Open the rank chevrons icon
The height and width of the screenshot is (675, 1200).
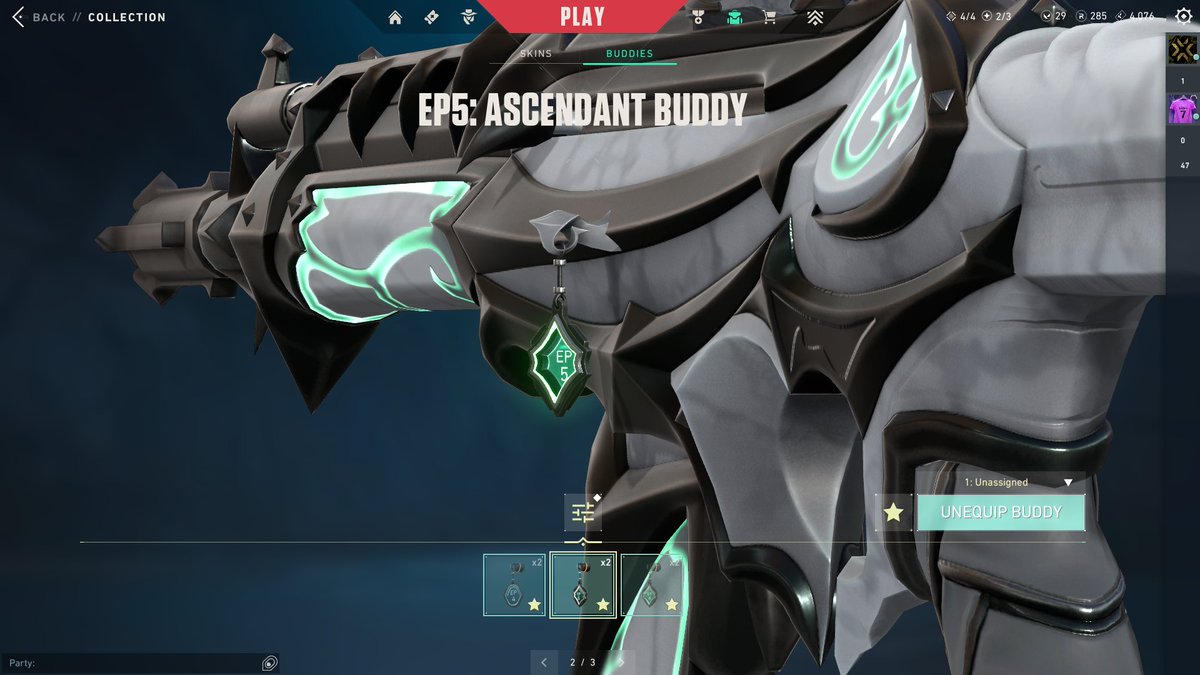pyautogui.click(x=815, y=17)
